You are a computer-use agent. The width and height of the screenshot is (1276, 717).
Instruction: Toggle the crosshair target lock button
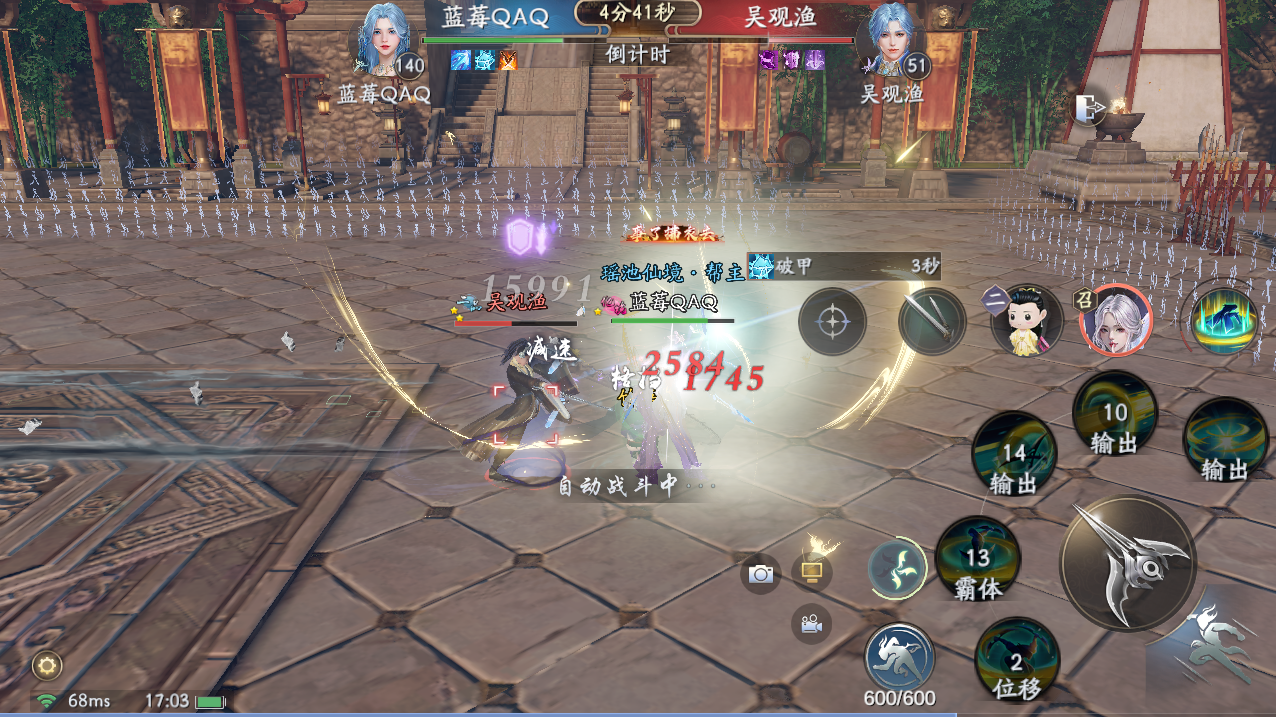[832, 322]
